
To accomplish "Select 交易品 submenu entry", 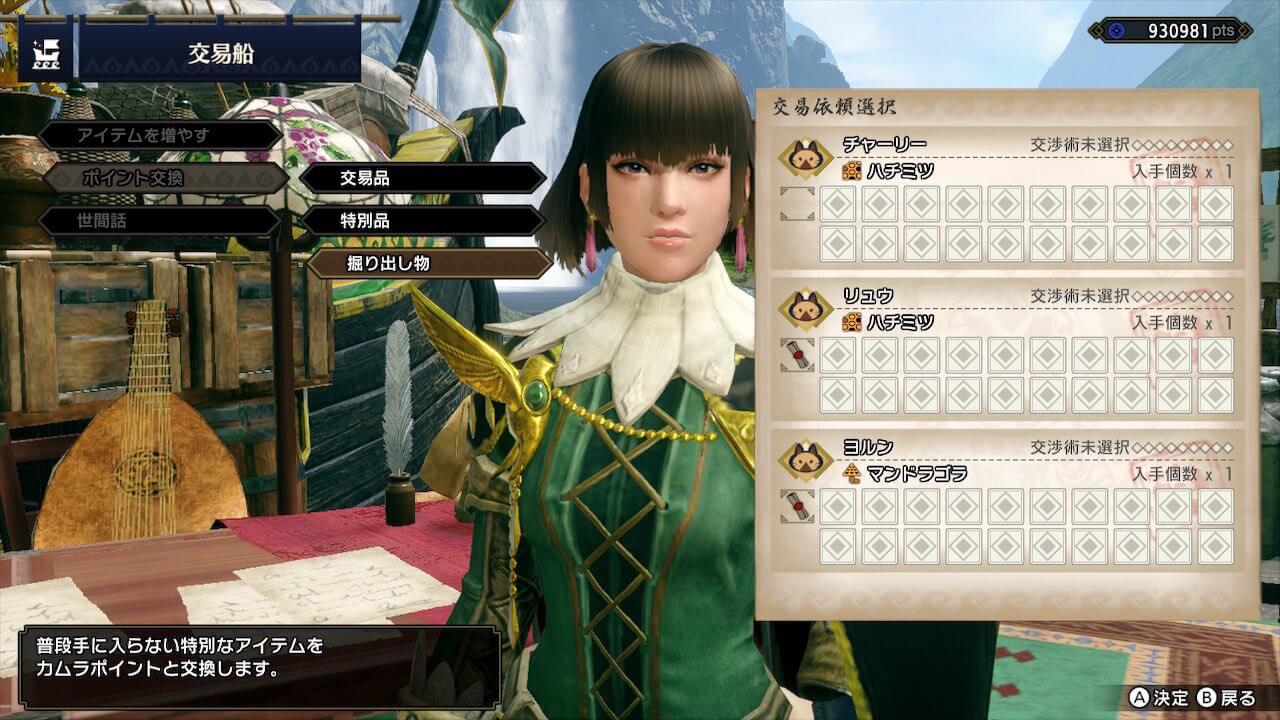I will 423,178.
